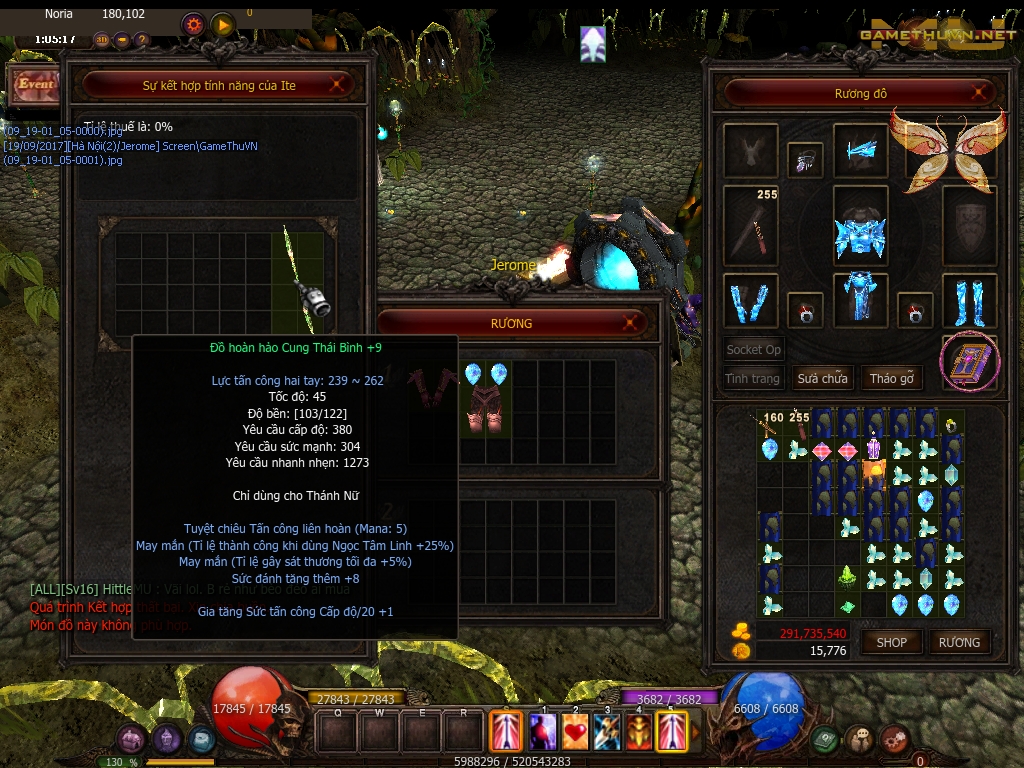1024x768 pixels.
Task: Open the question mark help icon
Action: click(141, 40)
